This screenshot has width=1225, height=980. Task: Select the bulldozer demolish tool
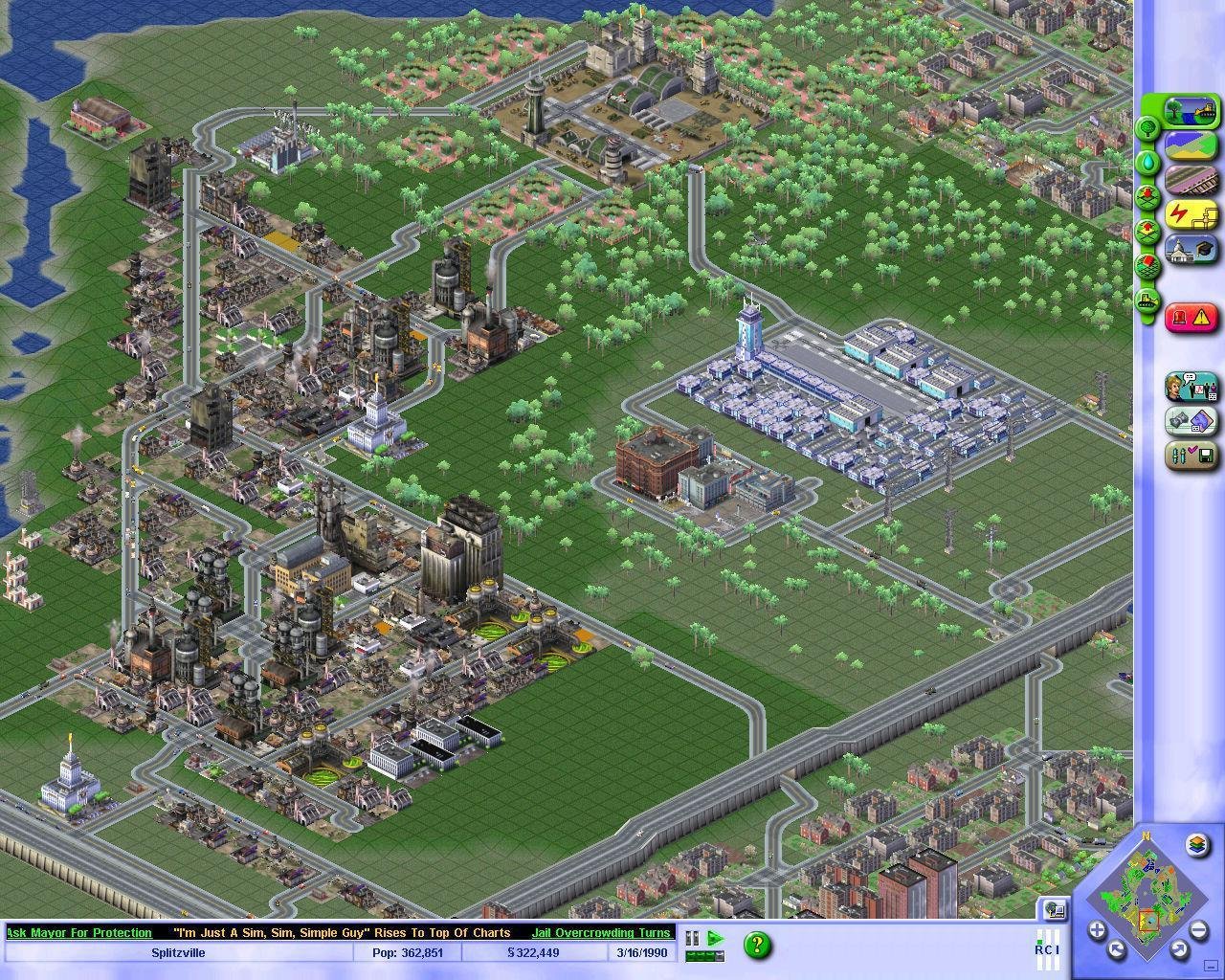point(1147,298)
